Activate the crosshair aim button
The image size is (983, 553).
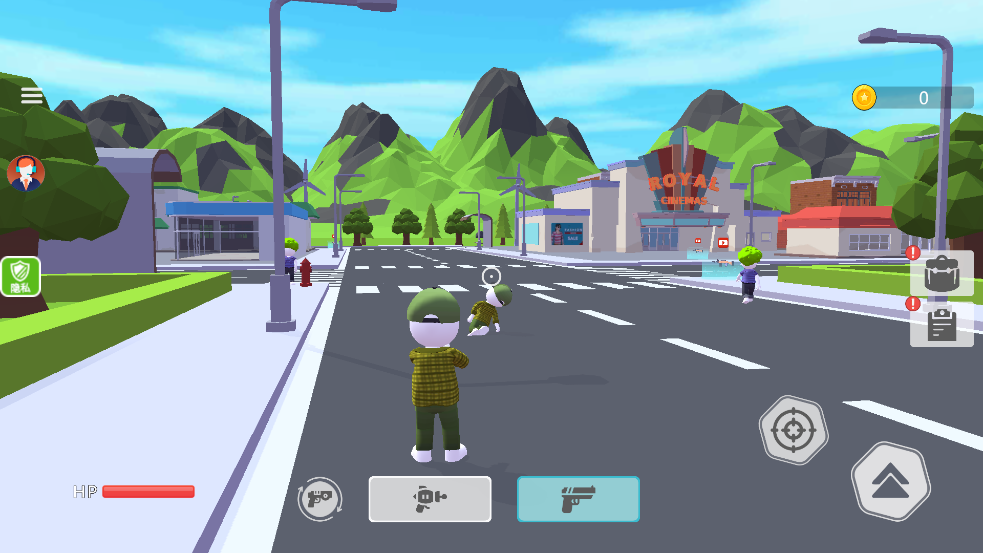coord(793,431)
